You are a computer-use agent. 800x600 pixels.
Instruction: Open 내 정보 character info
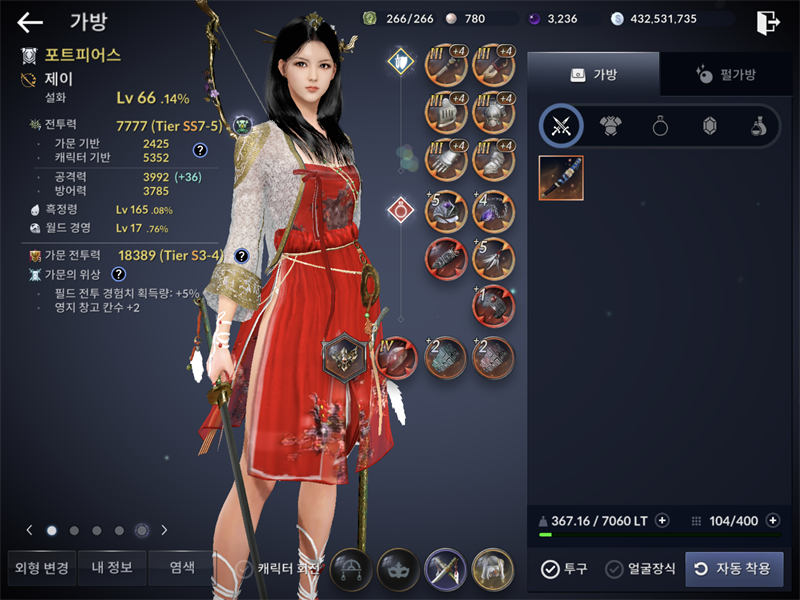coord(112,568)
